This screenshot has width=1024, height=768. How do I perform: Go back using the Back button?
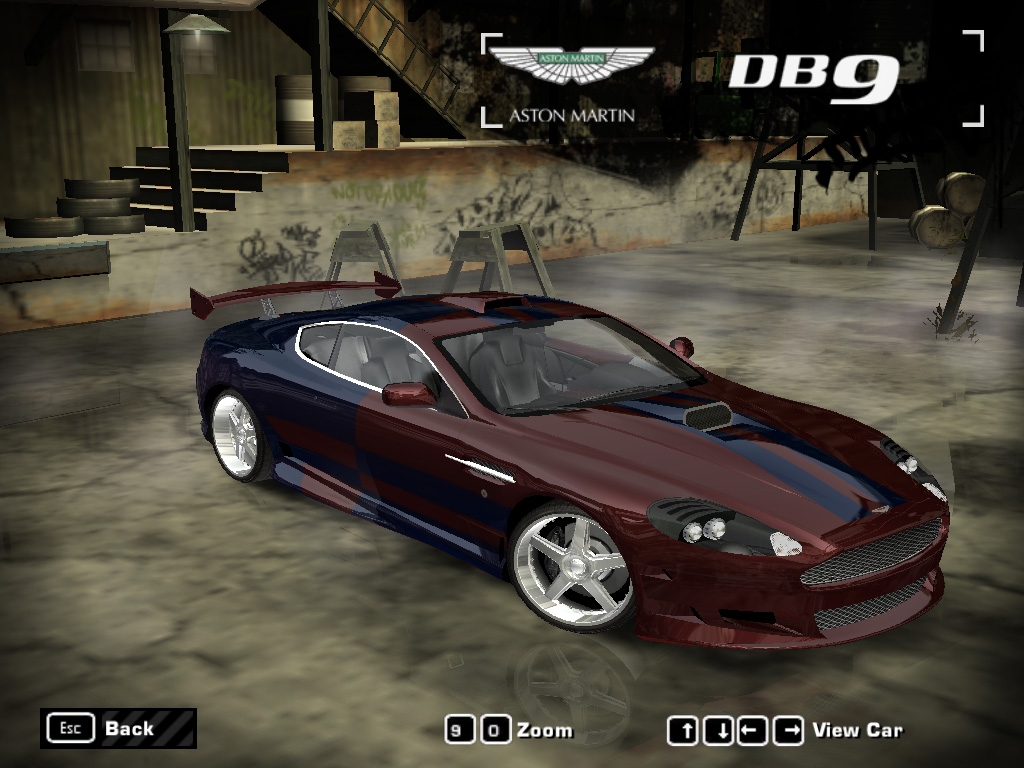click(118, 728)
